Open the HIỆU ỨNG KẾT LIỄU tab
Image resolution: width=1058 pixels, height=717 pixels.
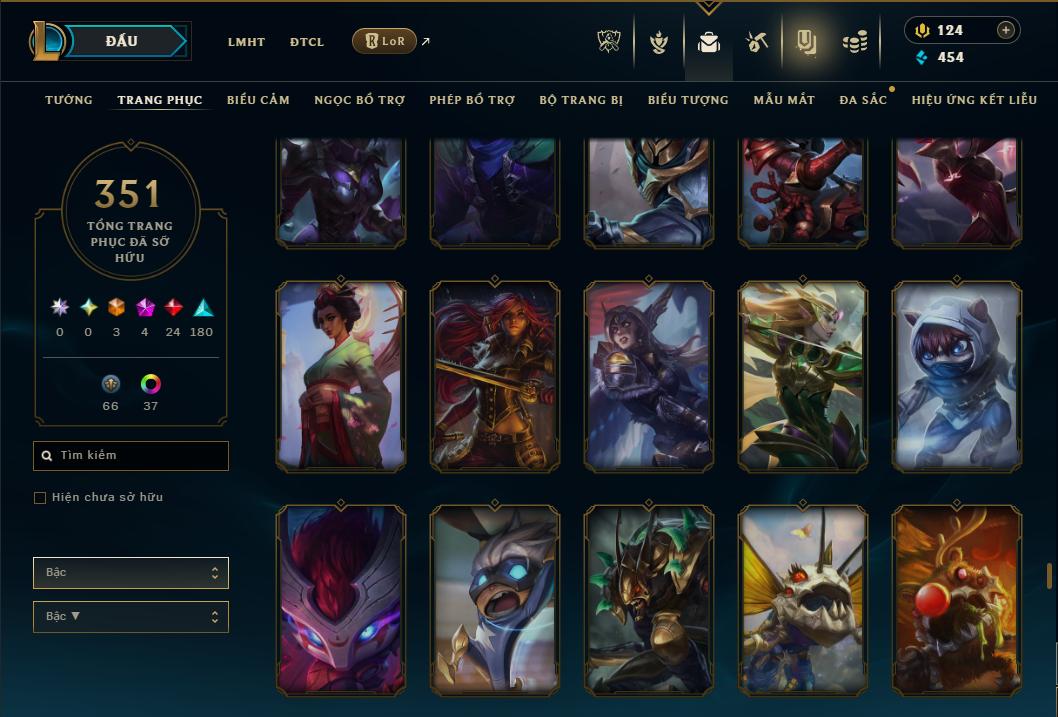pyautogui.click(x=974, y=100)
